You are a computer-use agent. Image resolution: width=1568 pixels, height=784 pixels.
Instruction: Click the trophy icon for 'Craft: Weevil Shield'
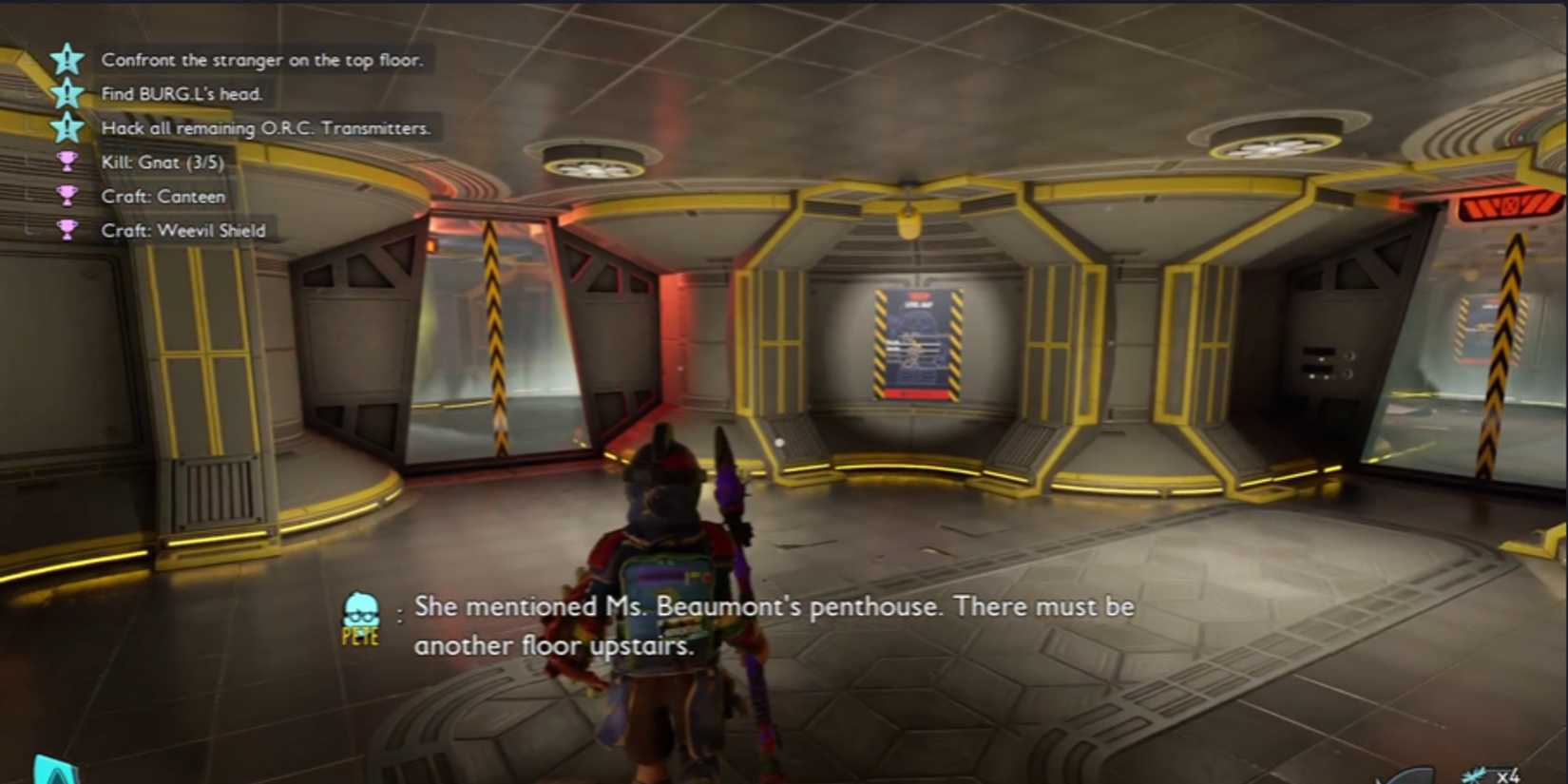pos(67,231)
